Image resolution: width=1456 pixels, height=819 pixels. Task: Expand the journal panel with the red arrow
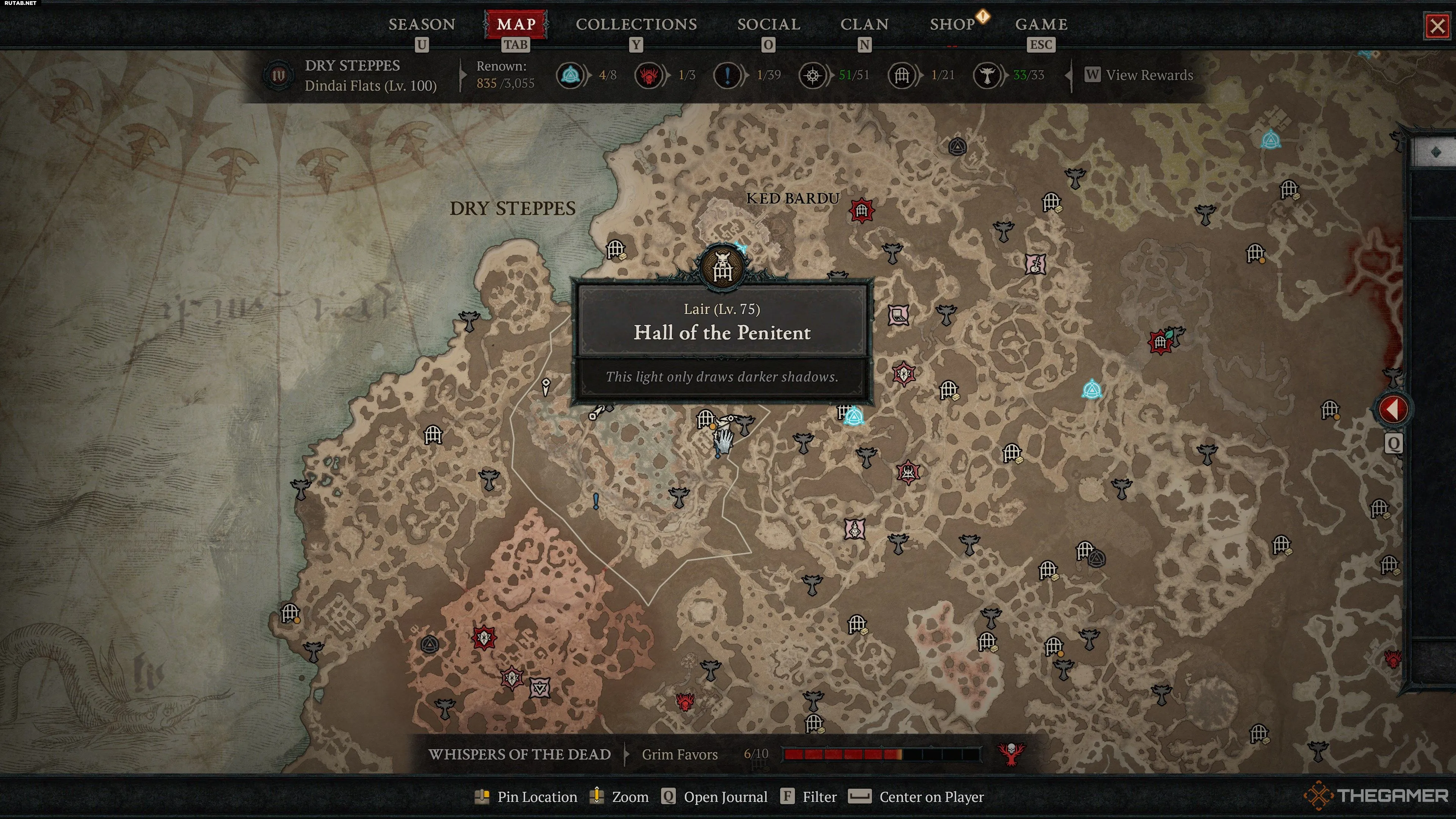[1393, 409]
